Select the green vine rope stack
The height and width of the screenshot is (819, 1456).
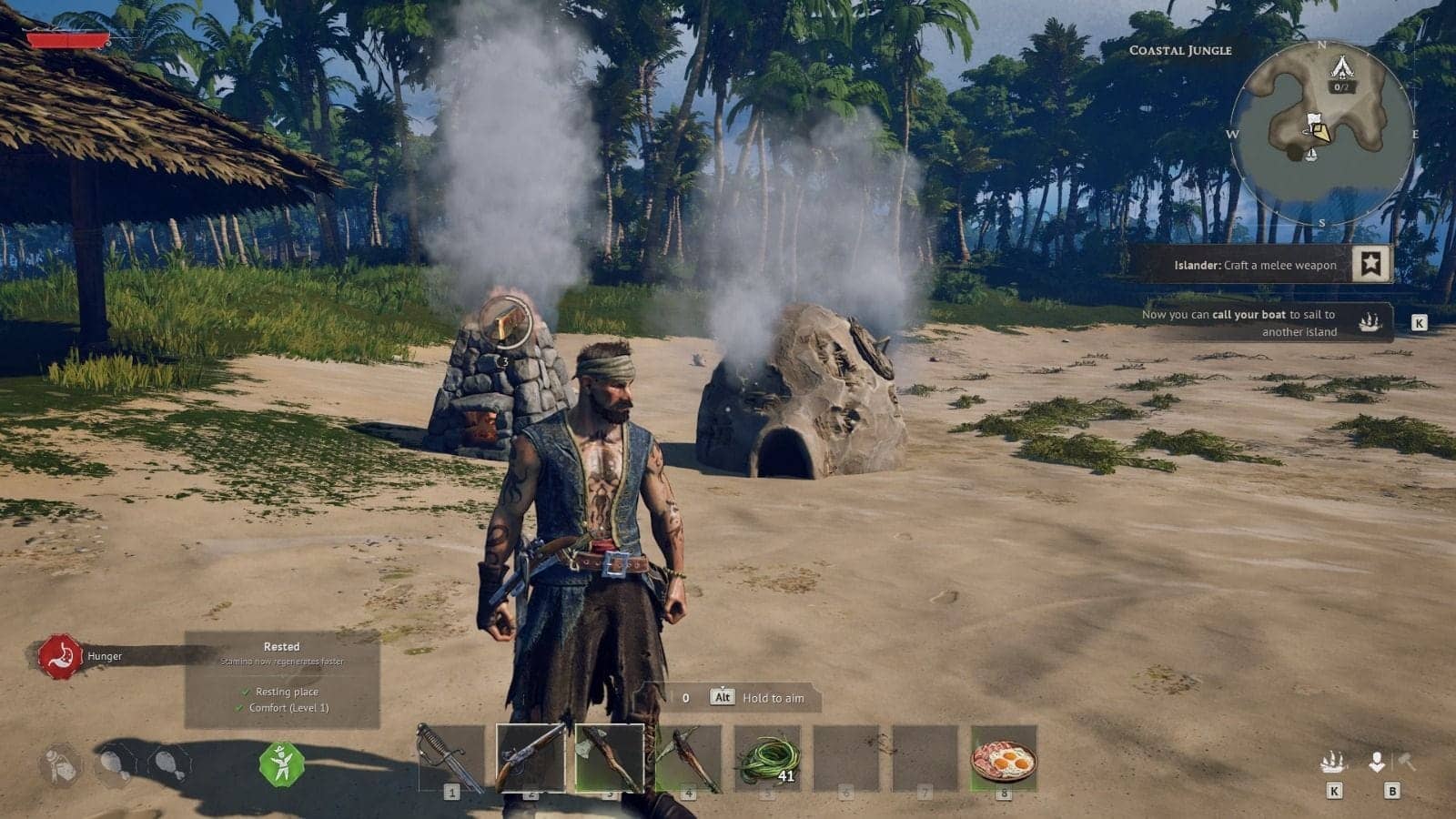(x=768, y=757)
